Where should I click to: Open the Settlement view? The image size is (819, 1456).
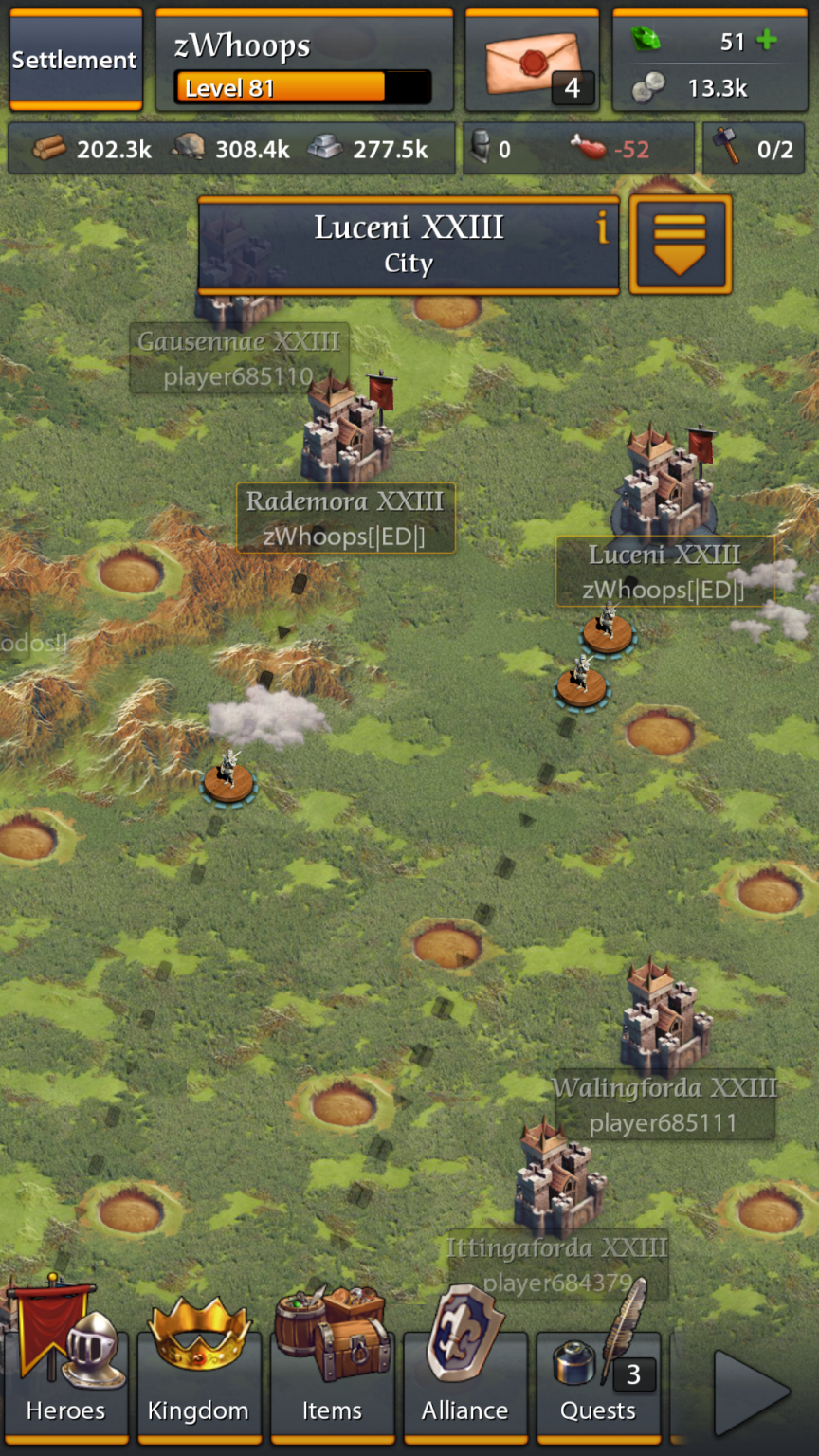[x=75, y=60]
